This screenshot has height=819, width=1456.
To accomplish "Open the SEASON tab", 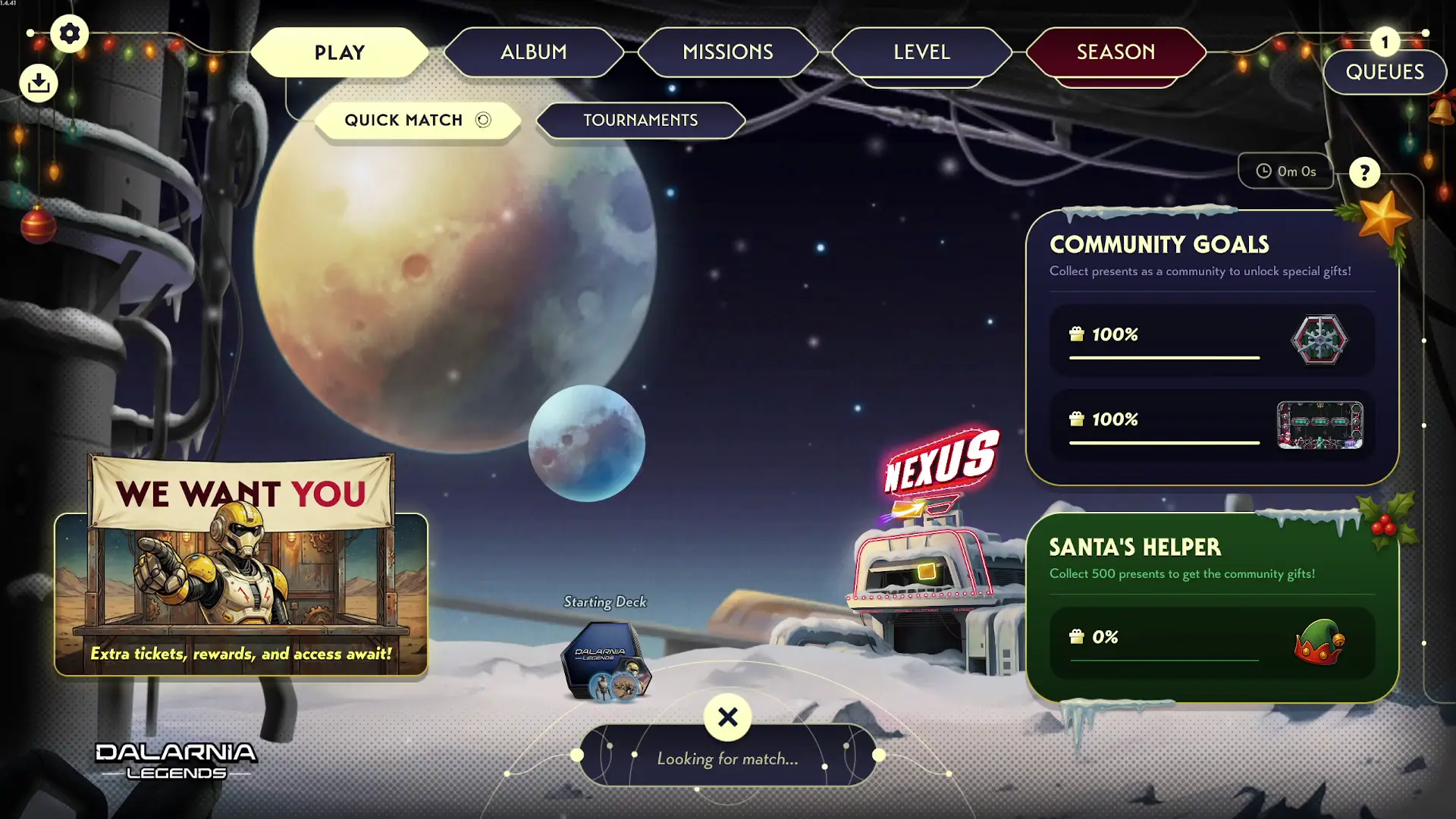I will pos(1115,52).
